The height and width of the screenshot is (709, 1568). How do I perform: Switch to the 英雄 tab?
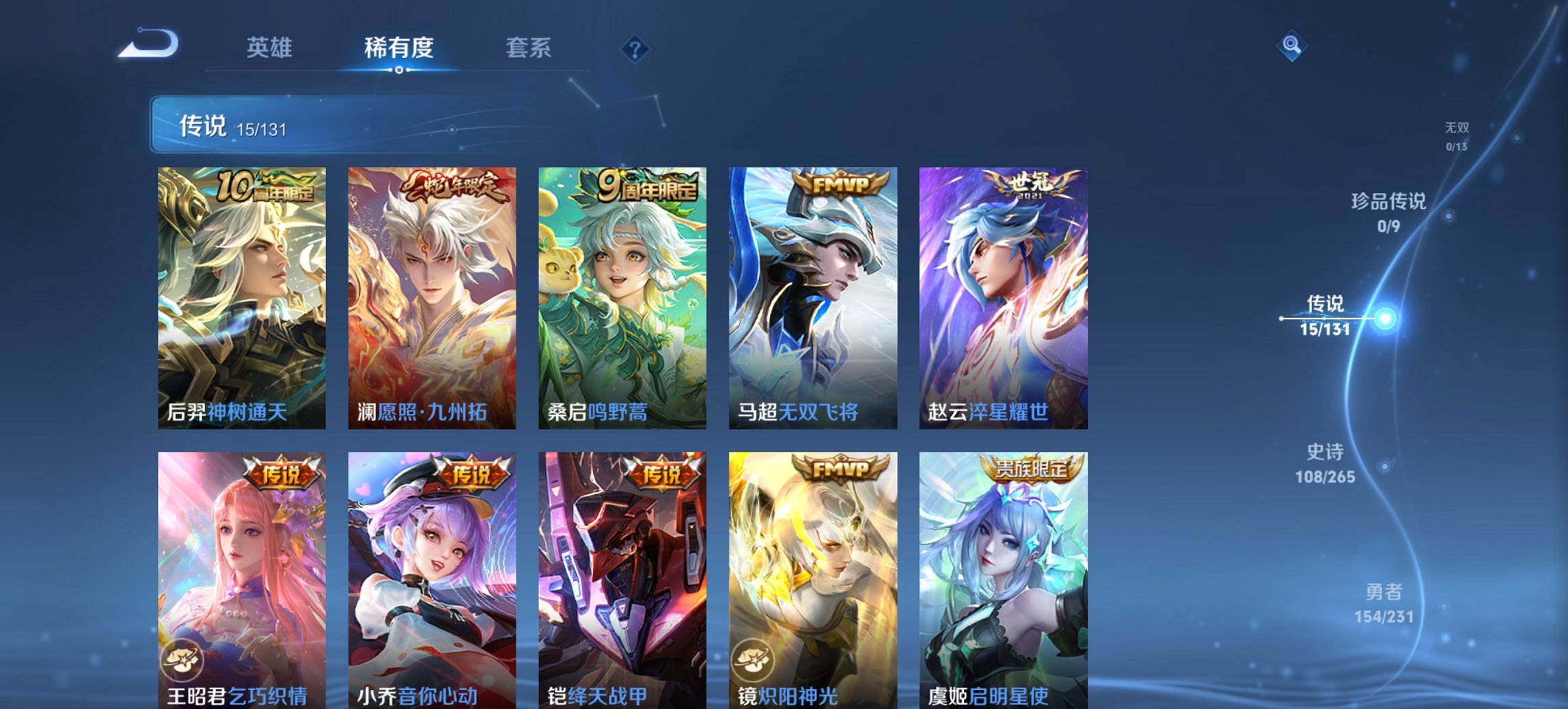click(271, 47)
